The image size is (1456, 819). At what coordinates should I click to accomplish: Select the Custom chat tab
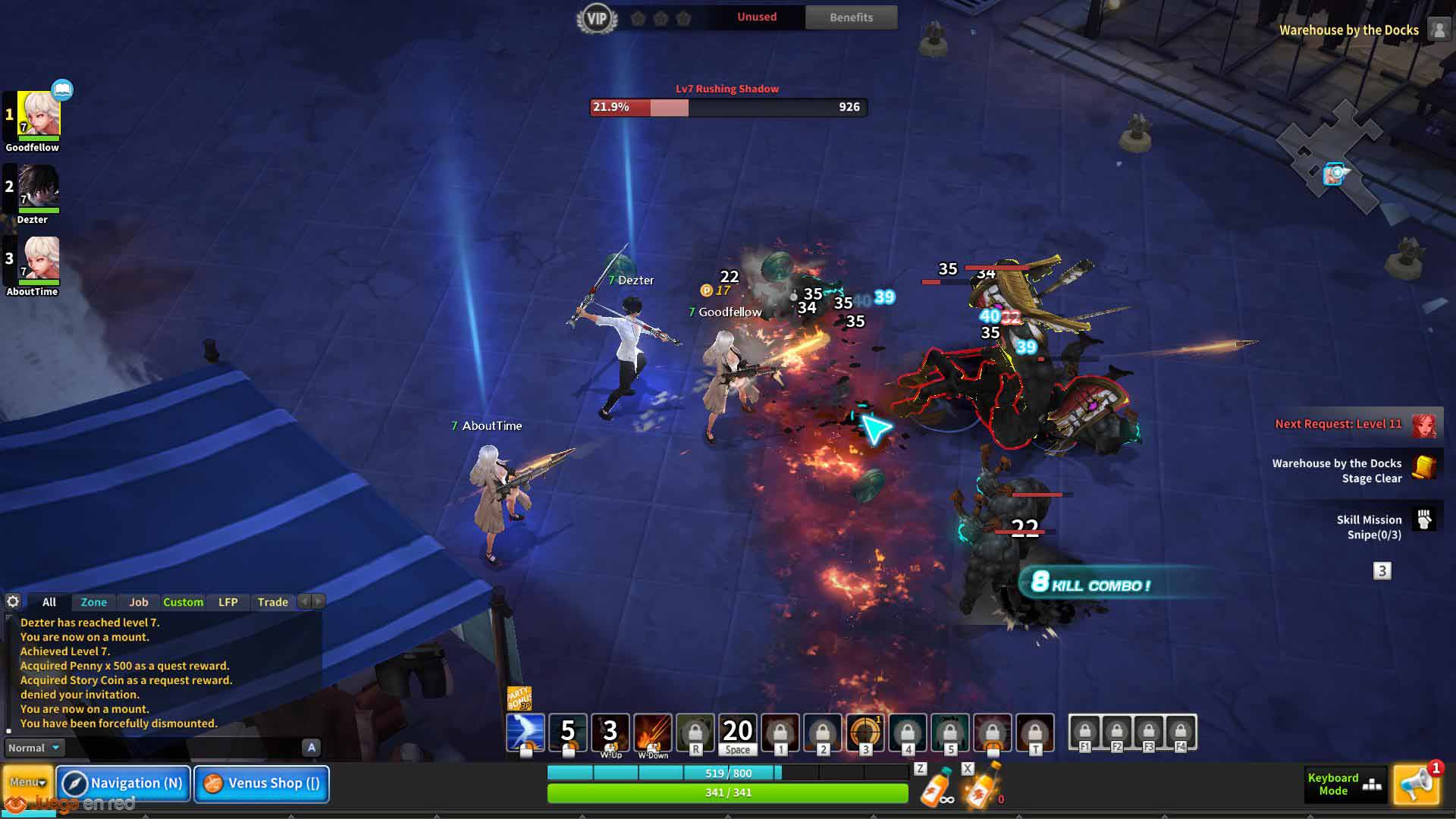point(183,602)
